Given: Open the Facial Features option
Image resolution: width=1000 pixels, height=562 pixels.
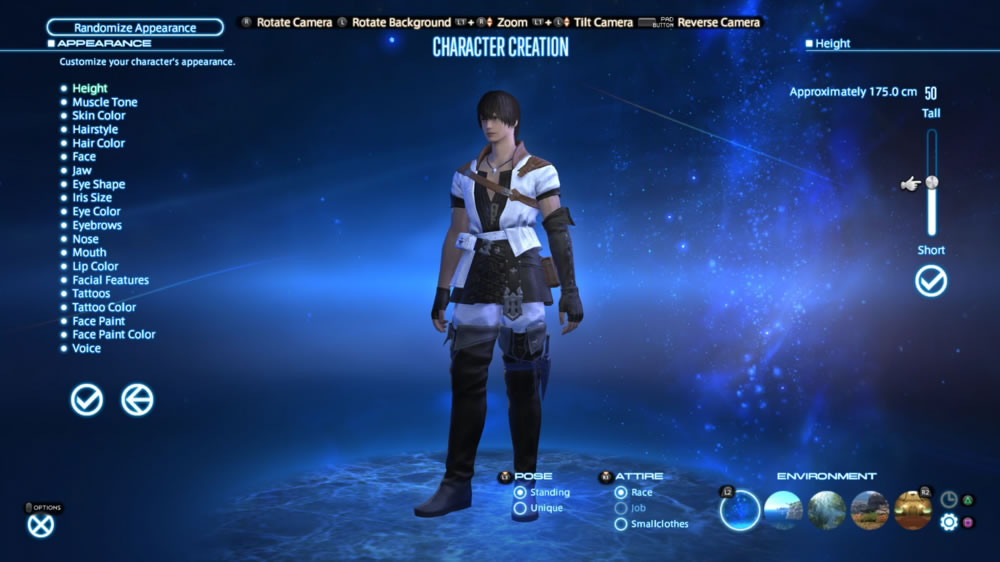Looking at the screenshot, I should tap(110, 280).
